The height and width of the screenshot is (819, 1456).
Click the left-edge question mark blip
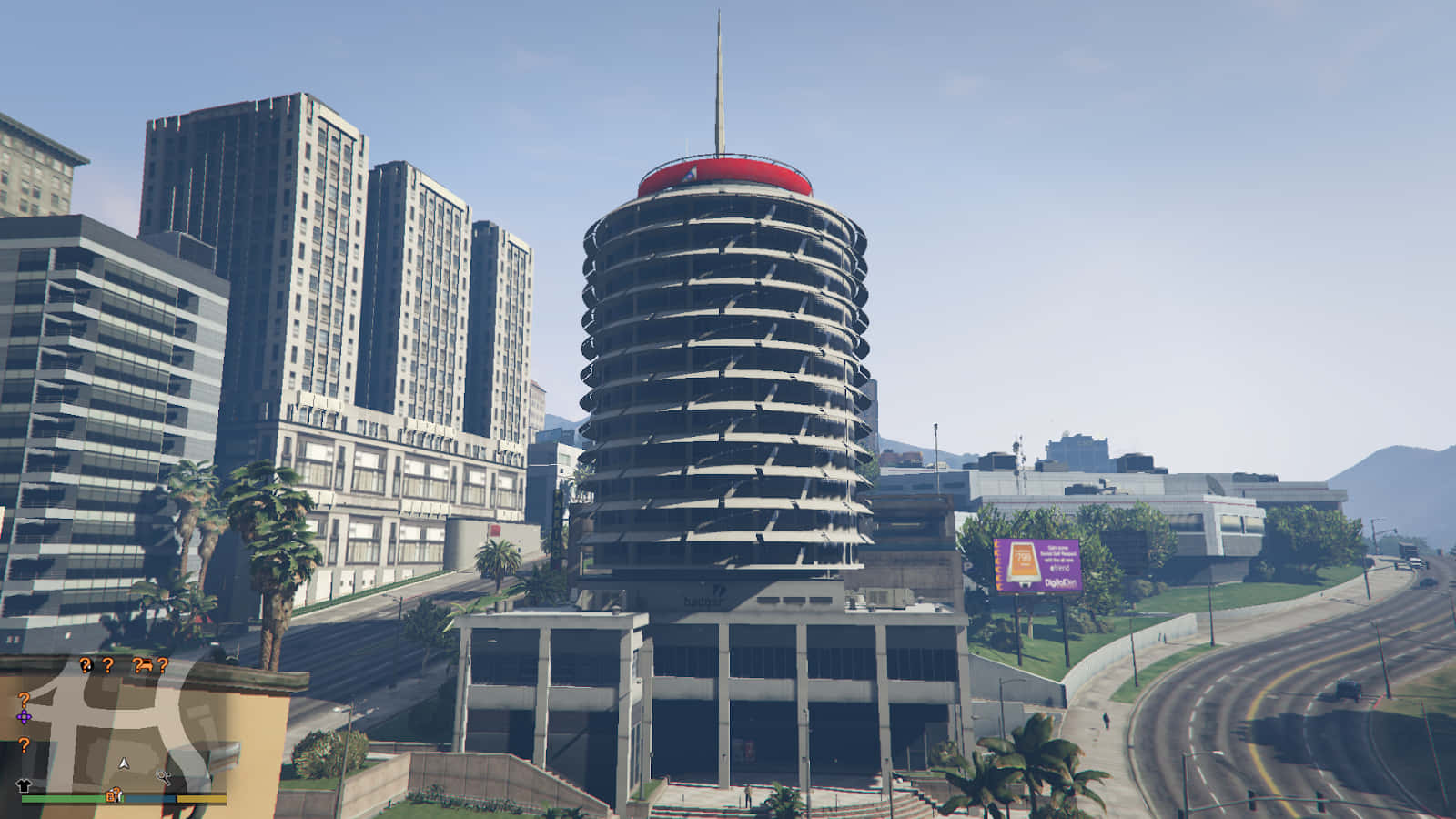(24, 700)
